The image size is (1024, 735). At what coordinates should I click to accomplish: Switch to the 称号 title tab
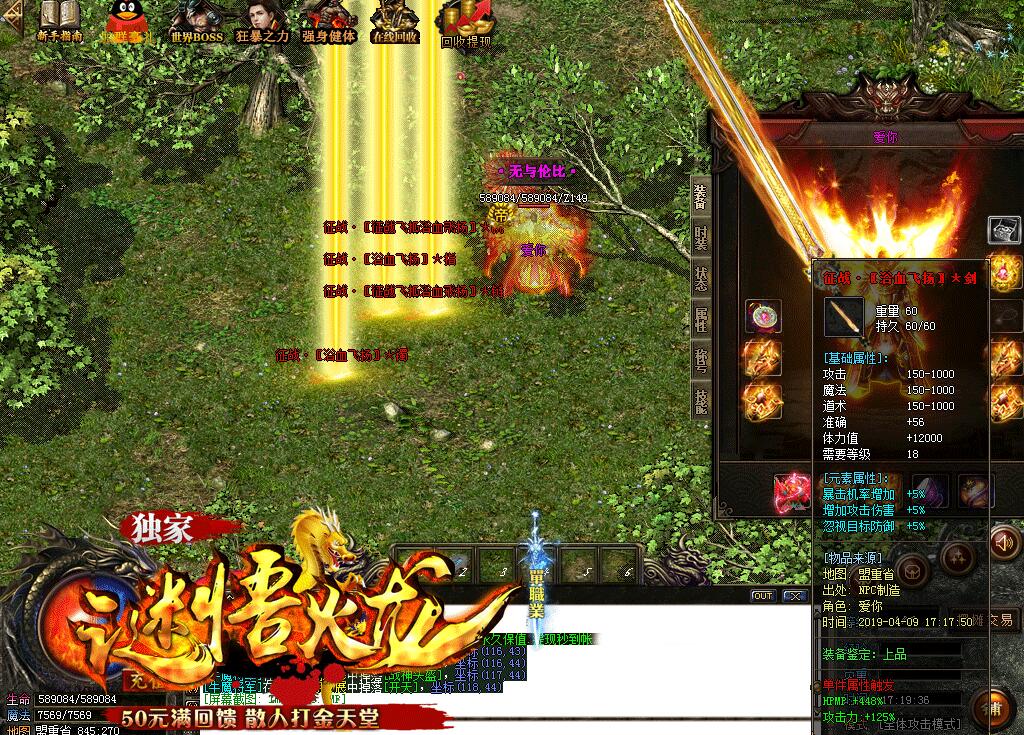pyautogui.click(x=701, y=360)
